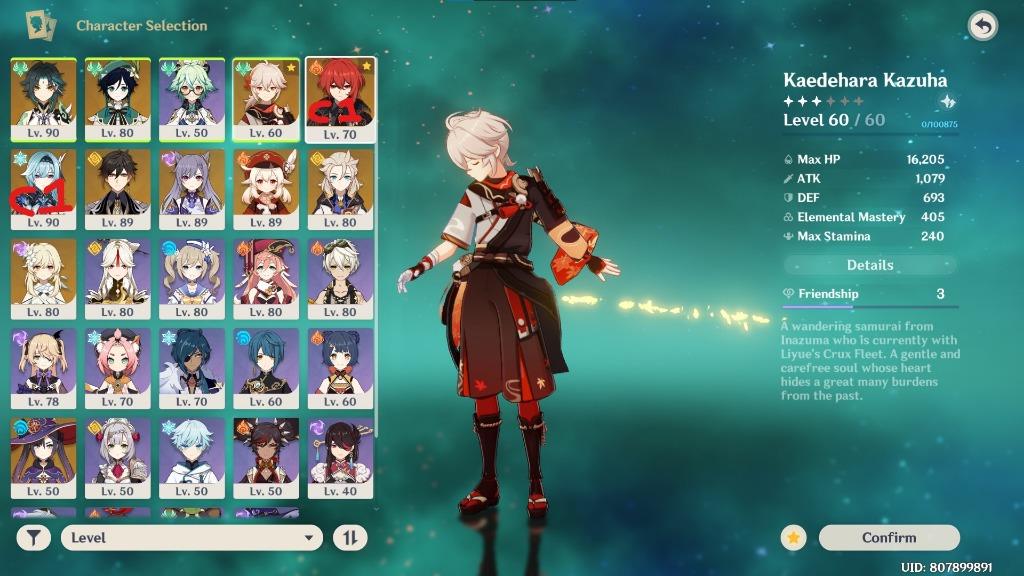Screen dimensions: 1024x576
Task: Select Xiao's Lv. 90 portrait
Action: pyautogui.click(x=43, y=97)
